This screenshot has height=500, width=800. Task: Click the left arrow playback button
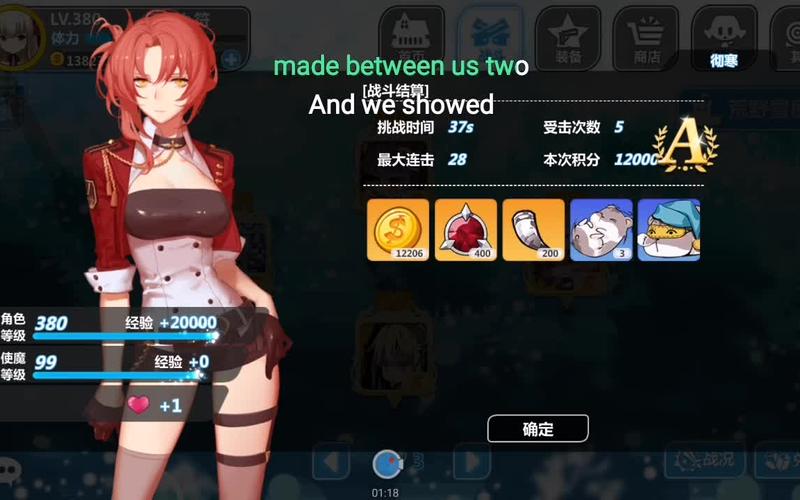tap(331, 462)
